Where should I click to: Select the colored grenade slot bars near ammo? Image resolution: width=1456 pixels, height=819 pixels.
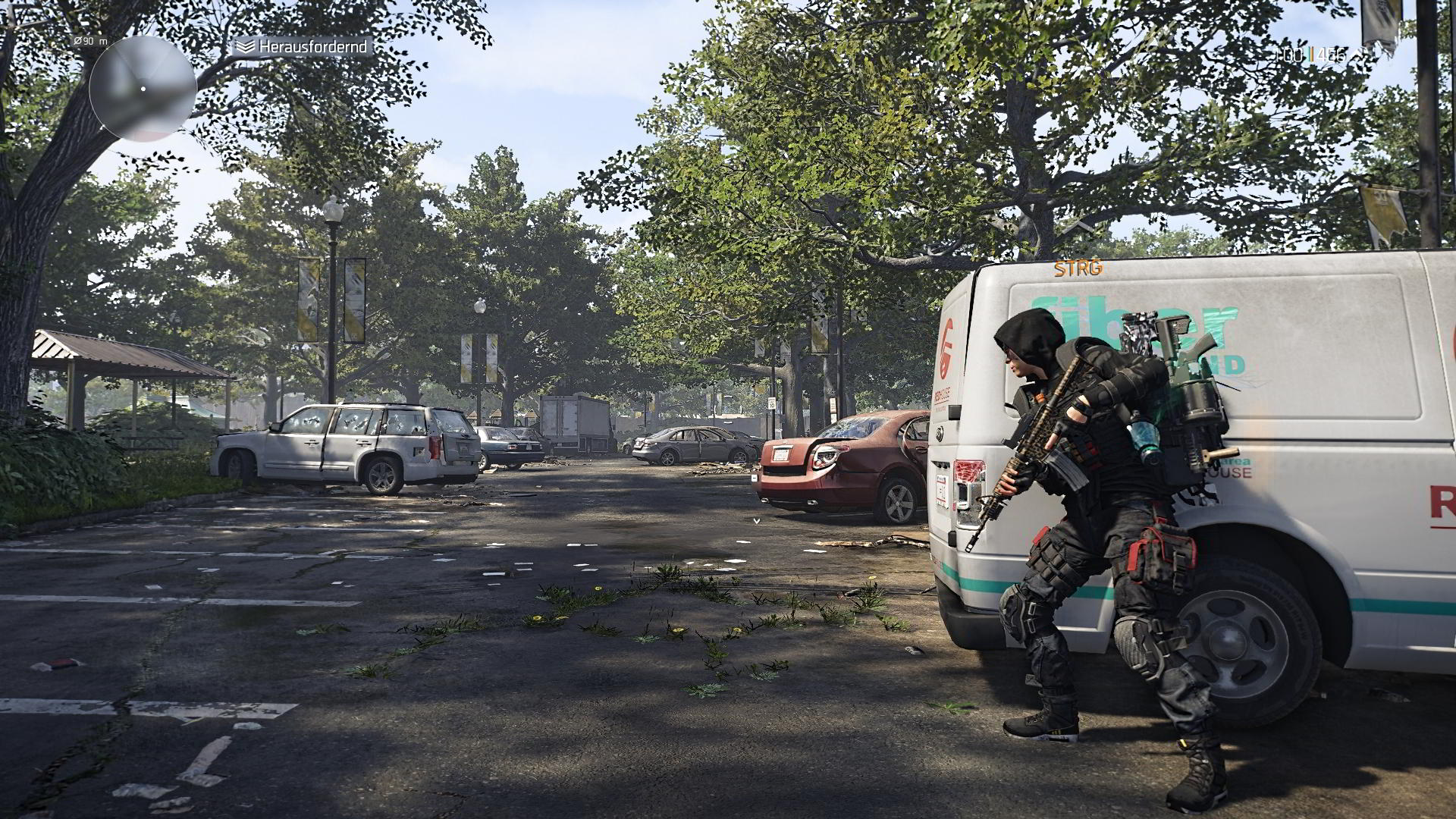pos(1311,55)
